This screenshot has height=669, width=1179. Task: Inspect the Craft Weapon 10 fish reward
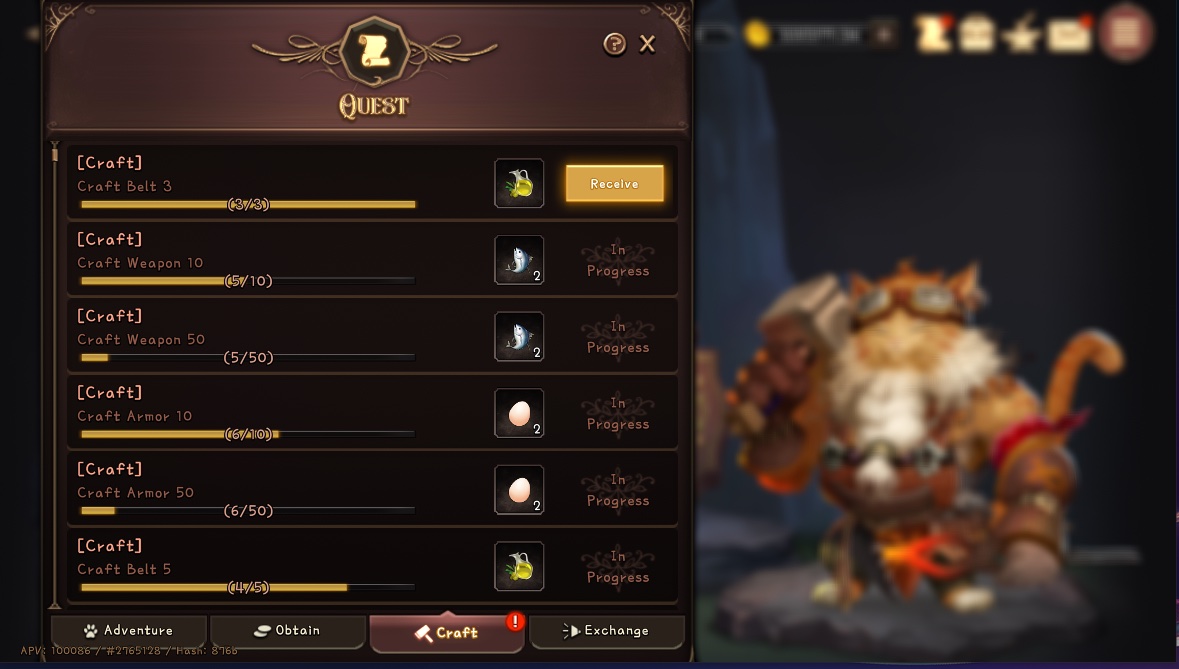(519, 260)
